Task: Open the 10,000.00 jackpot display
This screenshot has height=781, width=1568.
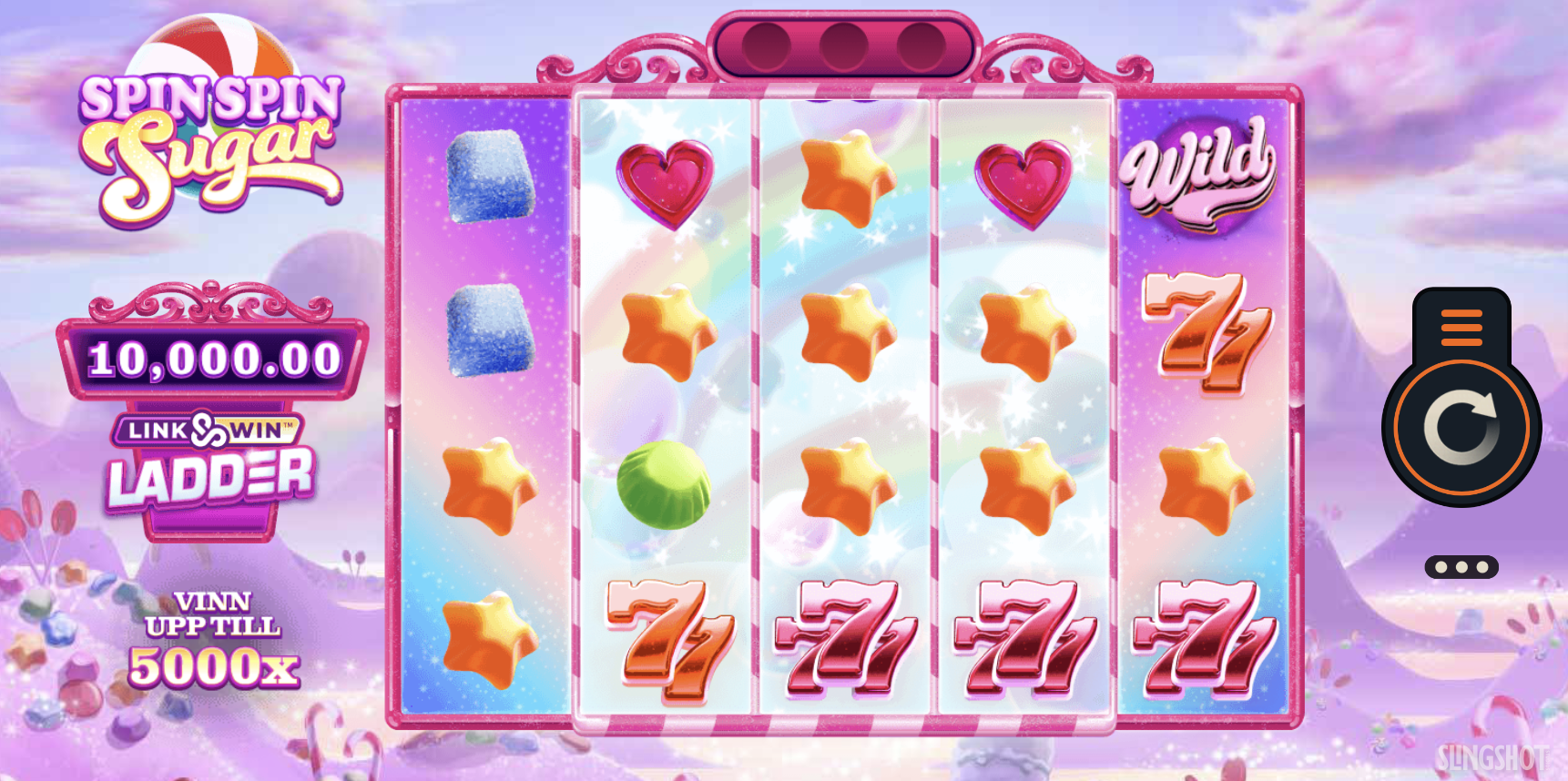Action: tap(212, 357)
